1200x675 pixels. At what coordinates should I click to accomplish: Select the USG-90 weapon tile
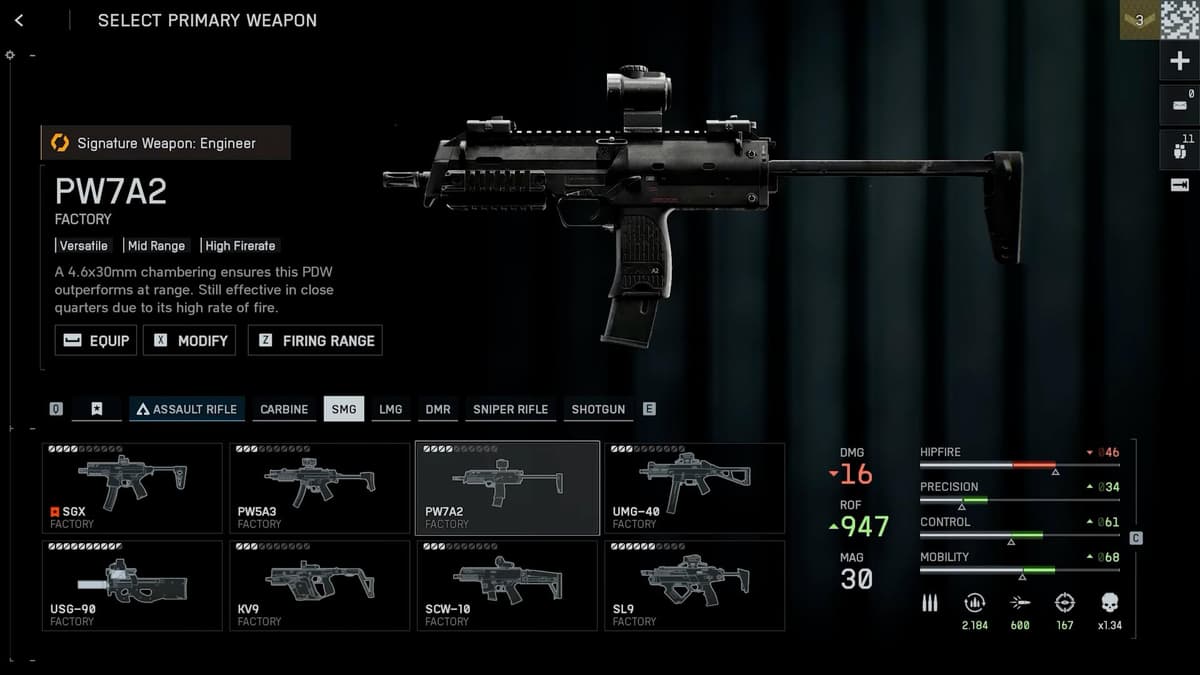132,585
